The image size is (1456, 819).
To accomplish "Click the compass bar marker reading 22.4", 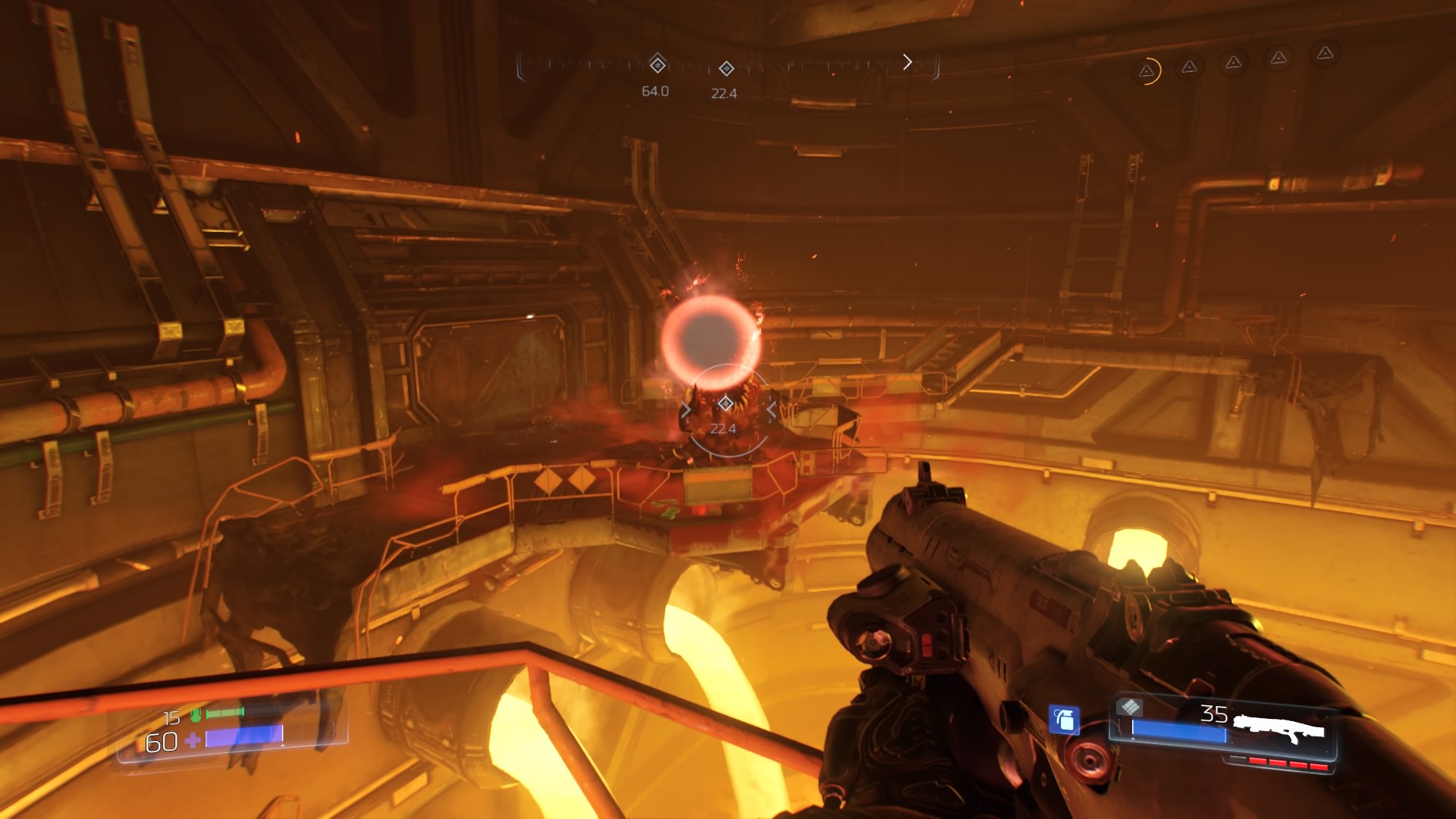I will (x=726, y=69).
